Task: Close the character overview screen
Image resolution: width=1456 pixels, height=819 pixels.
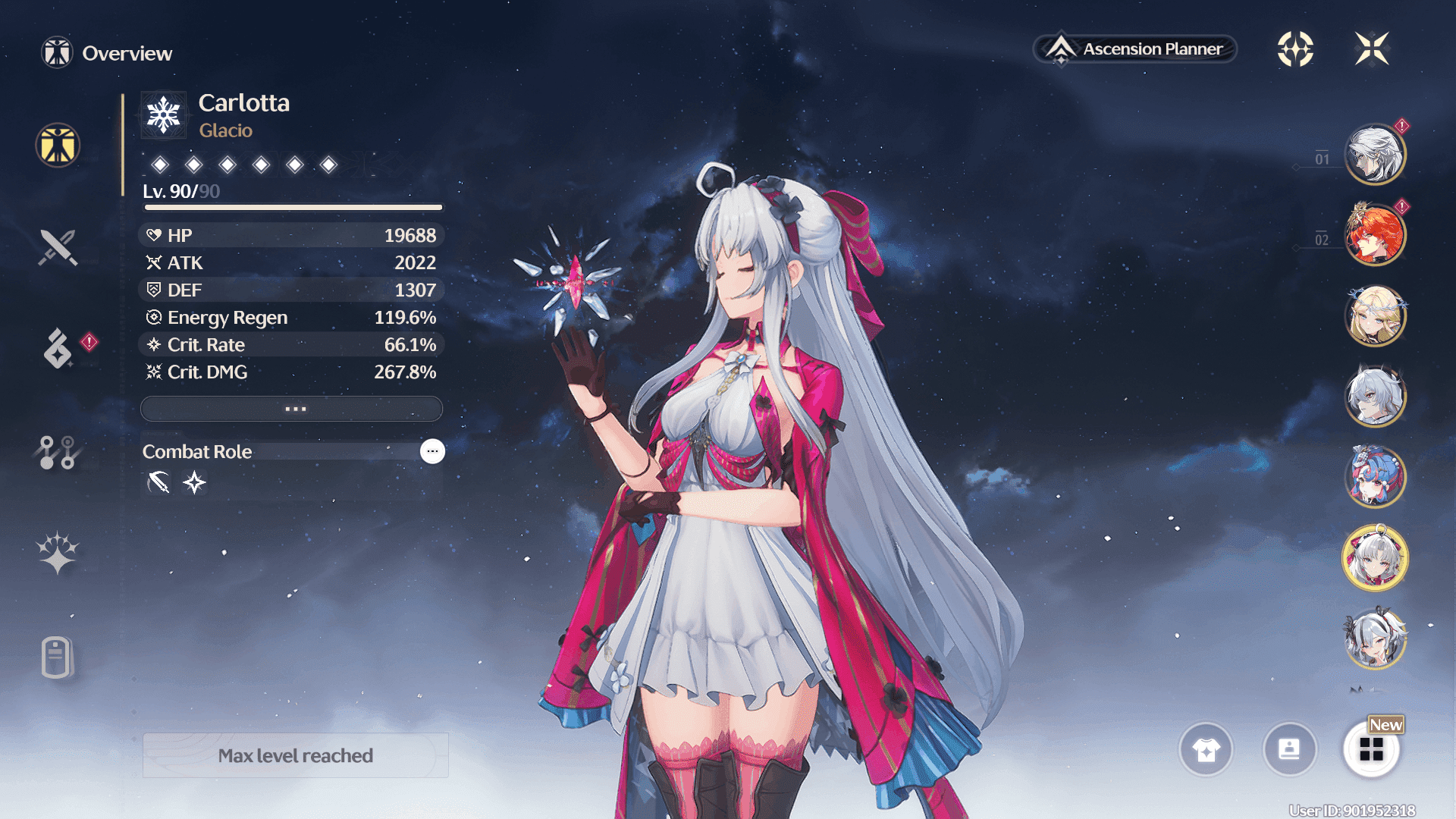Action: pyautogui.click(x=1372, y=49)
